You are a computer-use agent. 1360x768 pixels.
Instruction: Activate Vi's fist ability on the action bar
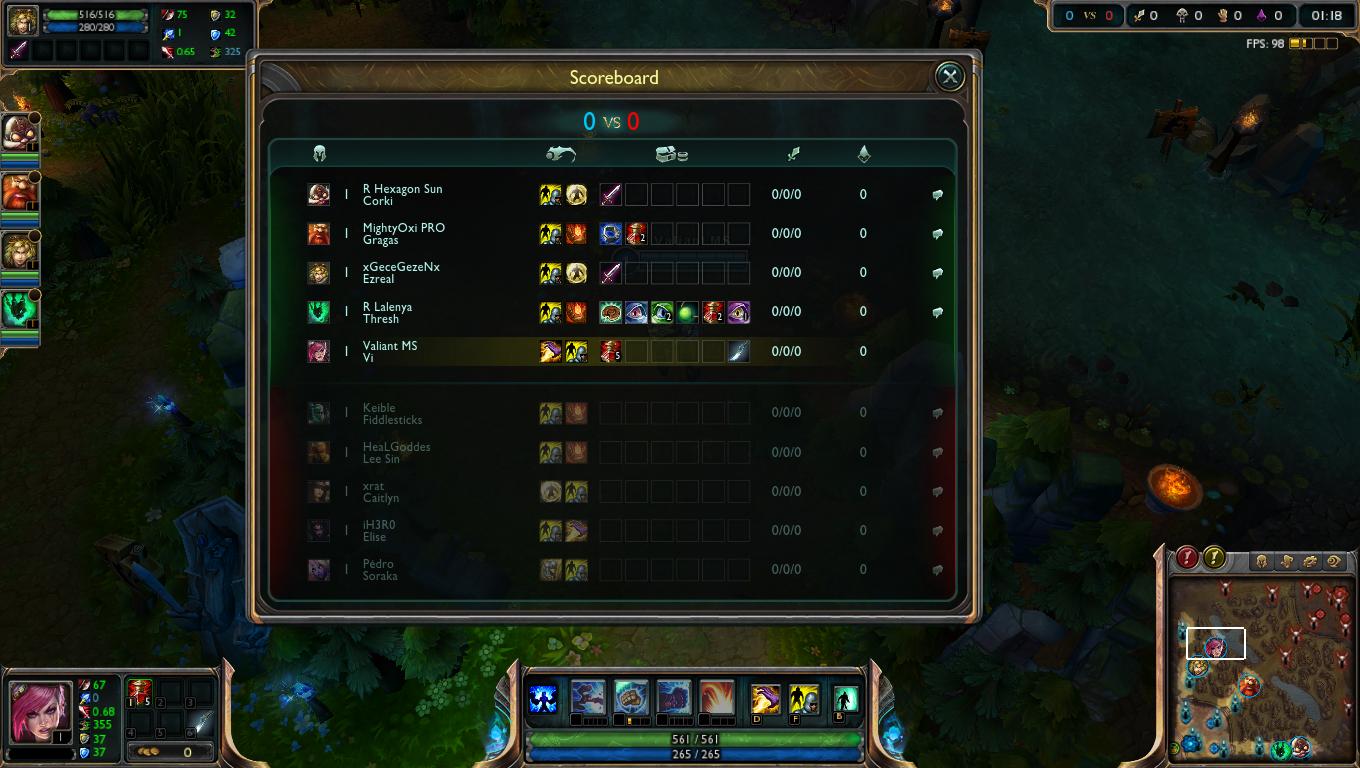pyautogui.click(x=588, y=696)
